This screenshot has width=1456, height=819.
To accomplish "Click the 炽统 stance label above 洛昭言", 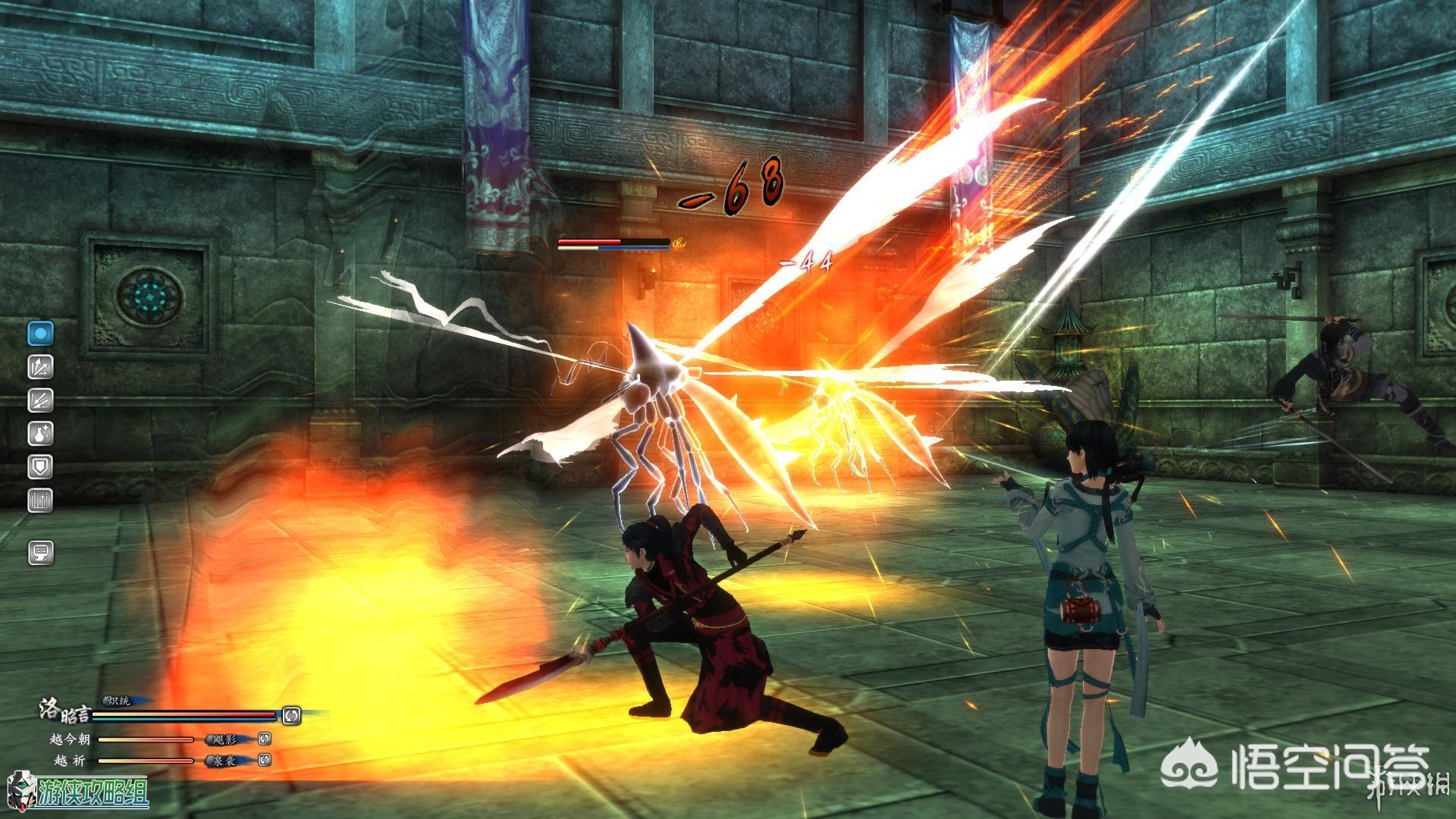I will pyautogui.click(x=120, y=701).
